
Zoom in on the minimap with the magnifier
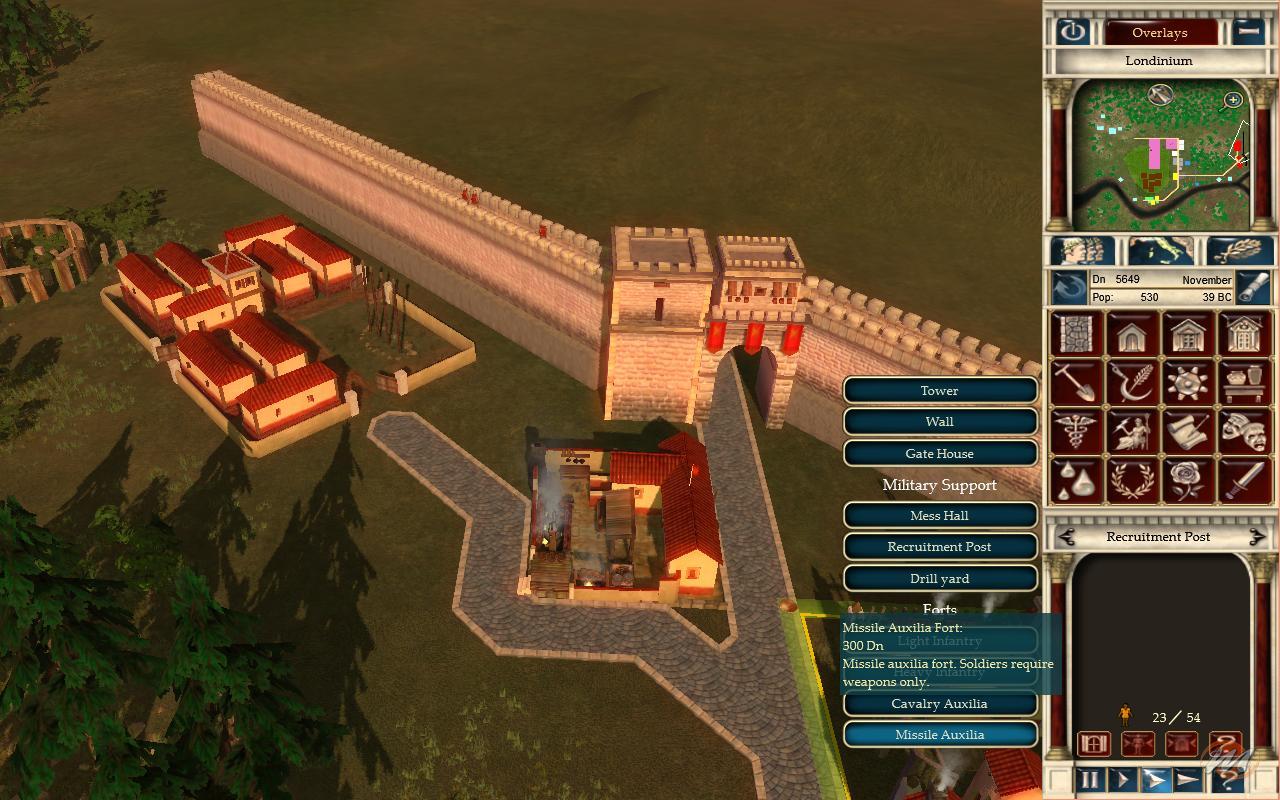(x=1233, y=99)
